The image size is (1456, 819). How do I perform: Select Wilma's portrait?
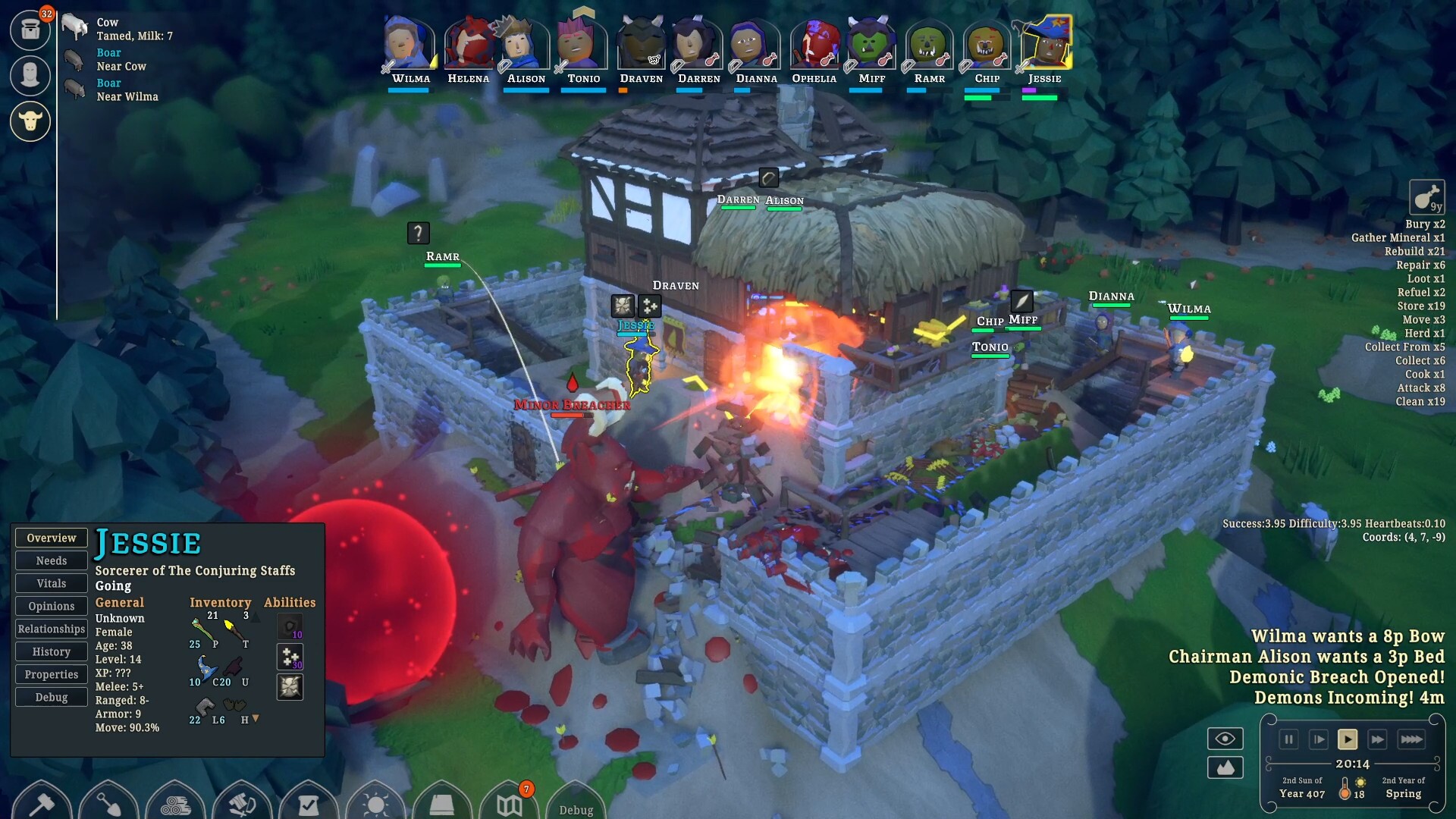click(408, 43)
